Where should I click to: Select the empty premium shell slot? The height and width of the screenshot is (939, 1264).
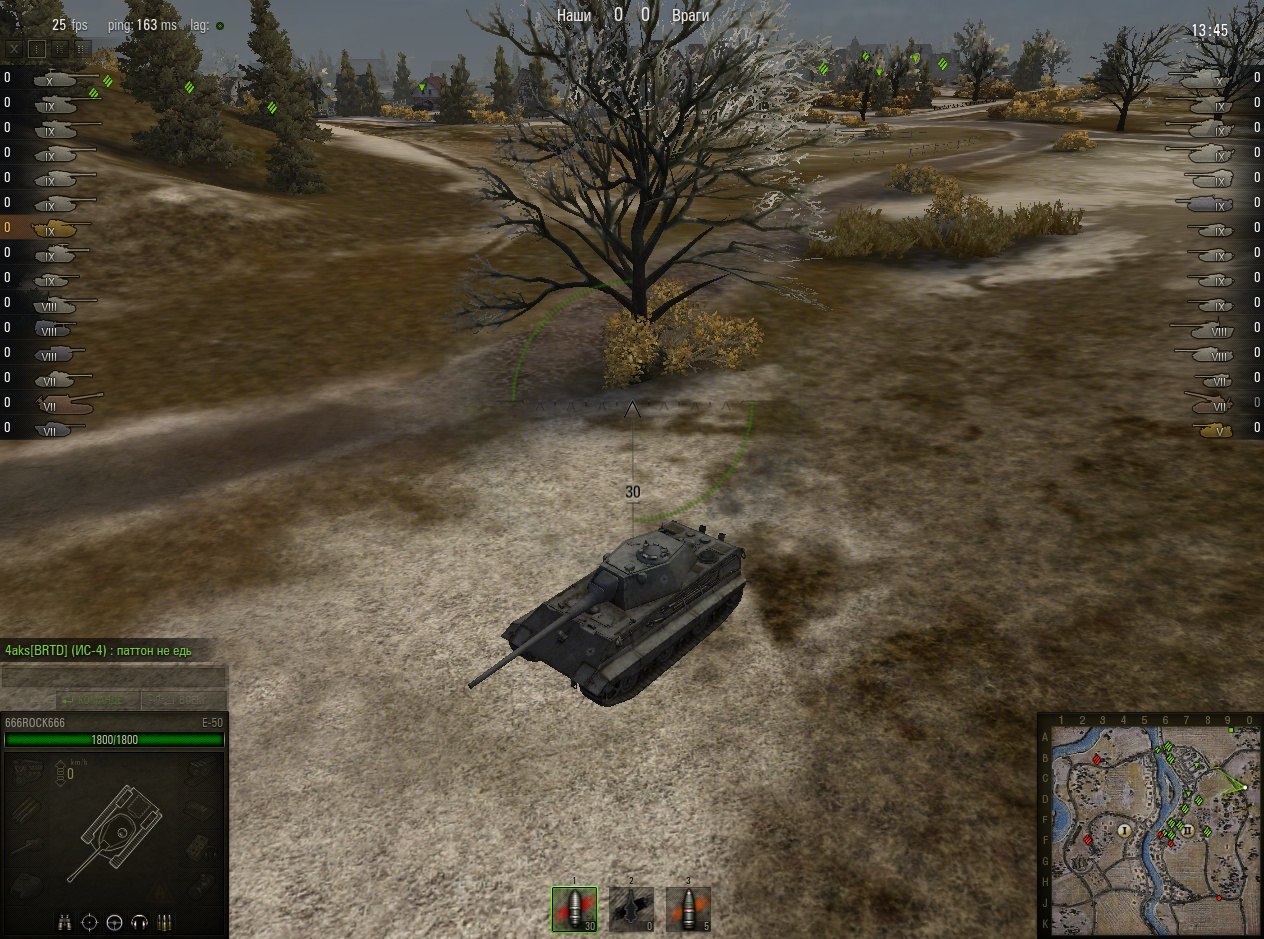(x=631, y=909)
